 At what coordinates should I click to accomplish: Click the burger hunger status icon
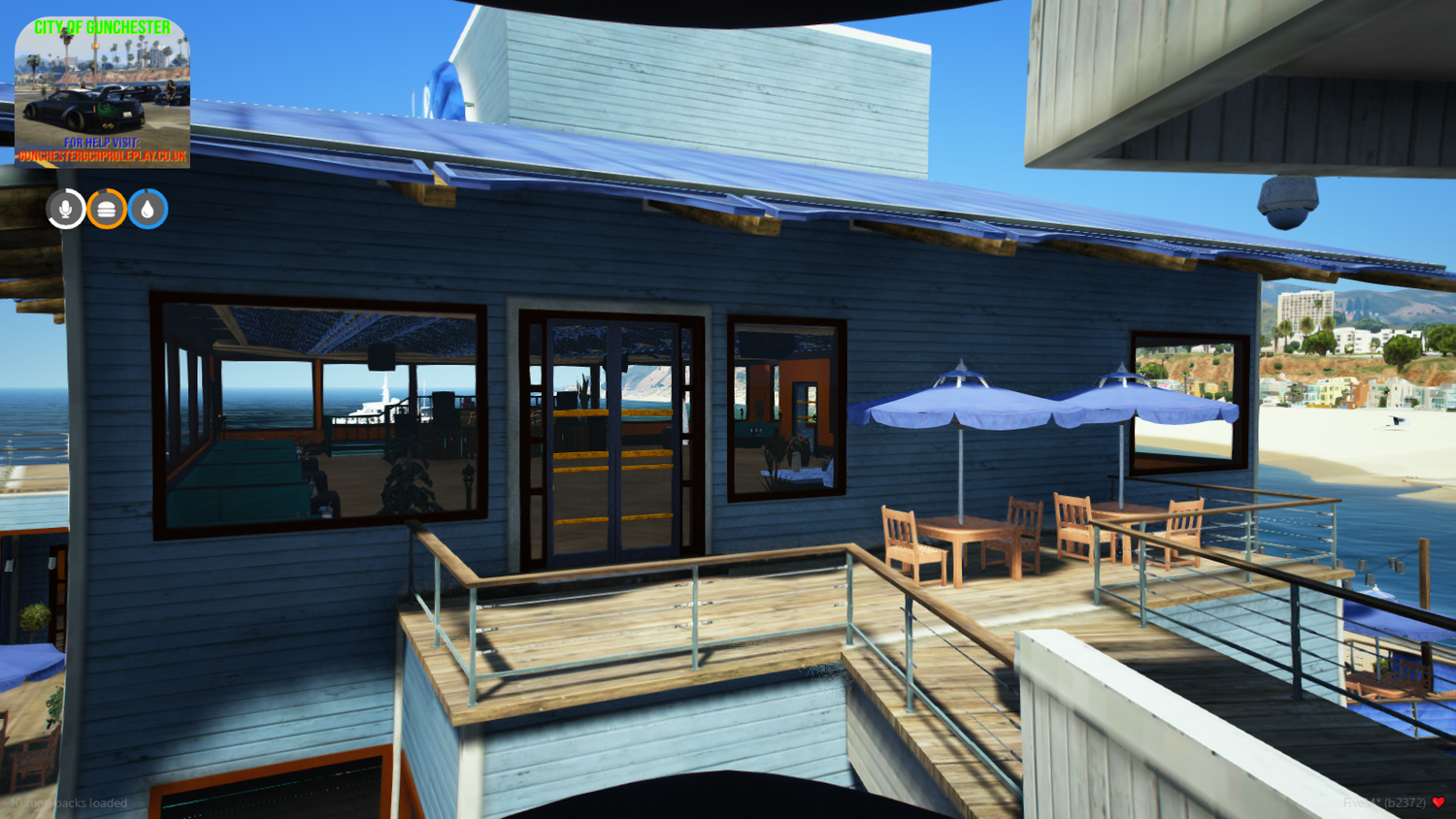[x=107, y=208]
